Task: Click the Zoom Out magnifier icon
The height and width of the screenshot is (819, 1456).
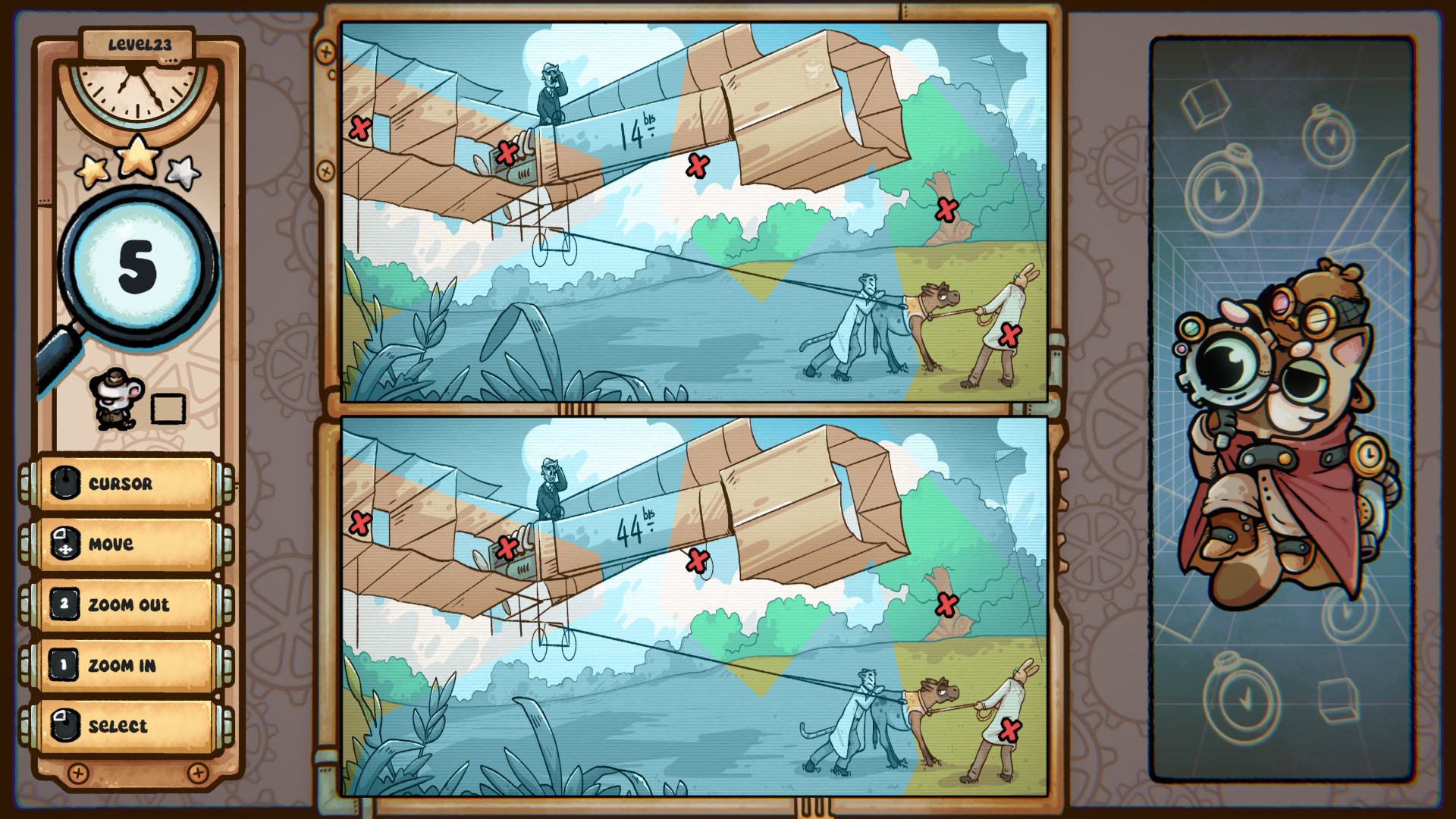Action: click(64, 604)
